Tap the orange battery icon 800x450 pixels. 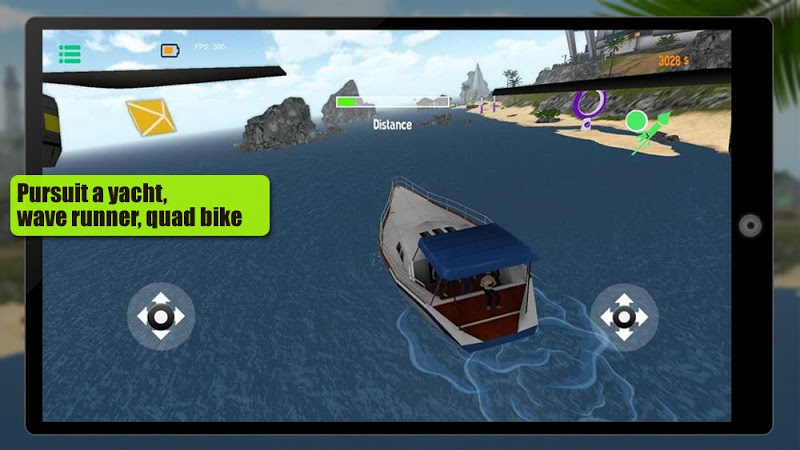pyautogui.click(x=170, y=49)
